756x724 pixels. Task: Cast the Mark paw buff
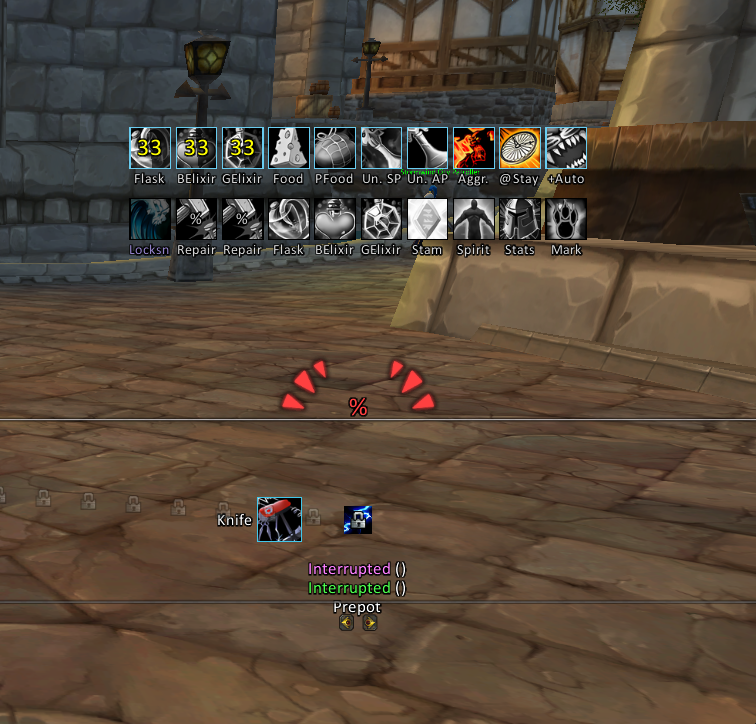566,219
